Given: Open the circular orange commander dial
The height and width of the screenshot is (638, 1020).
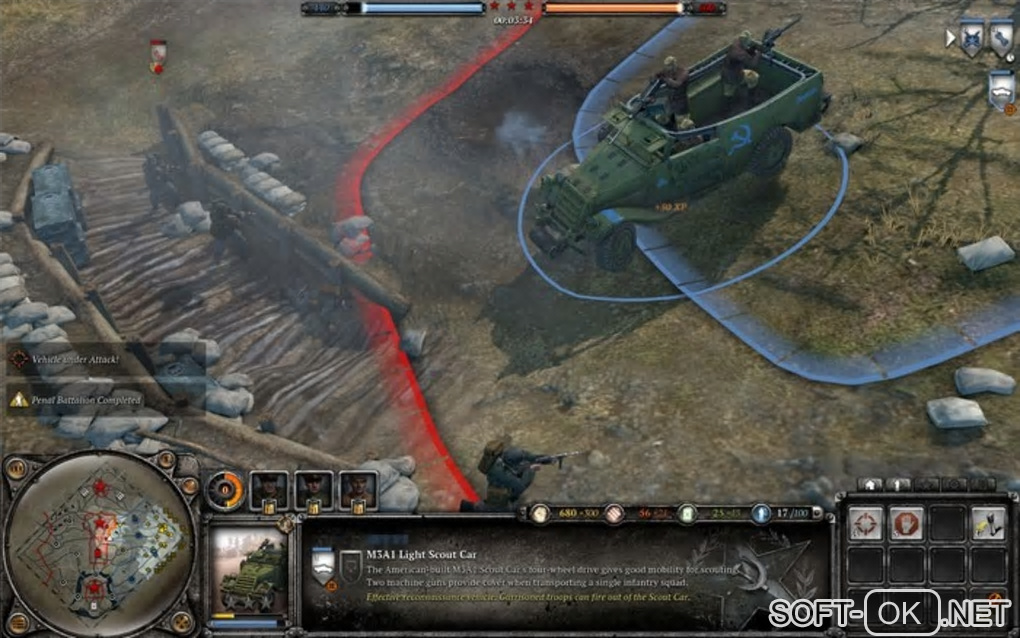Looking at the screenshot, I should (226, 490).
